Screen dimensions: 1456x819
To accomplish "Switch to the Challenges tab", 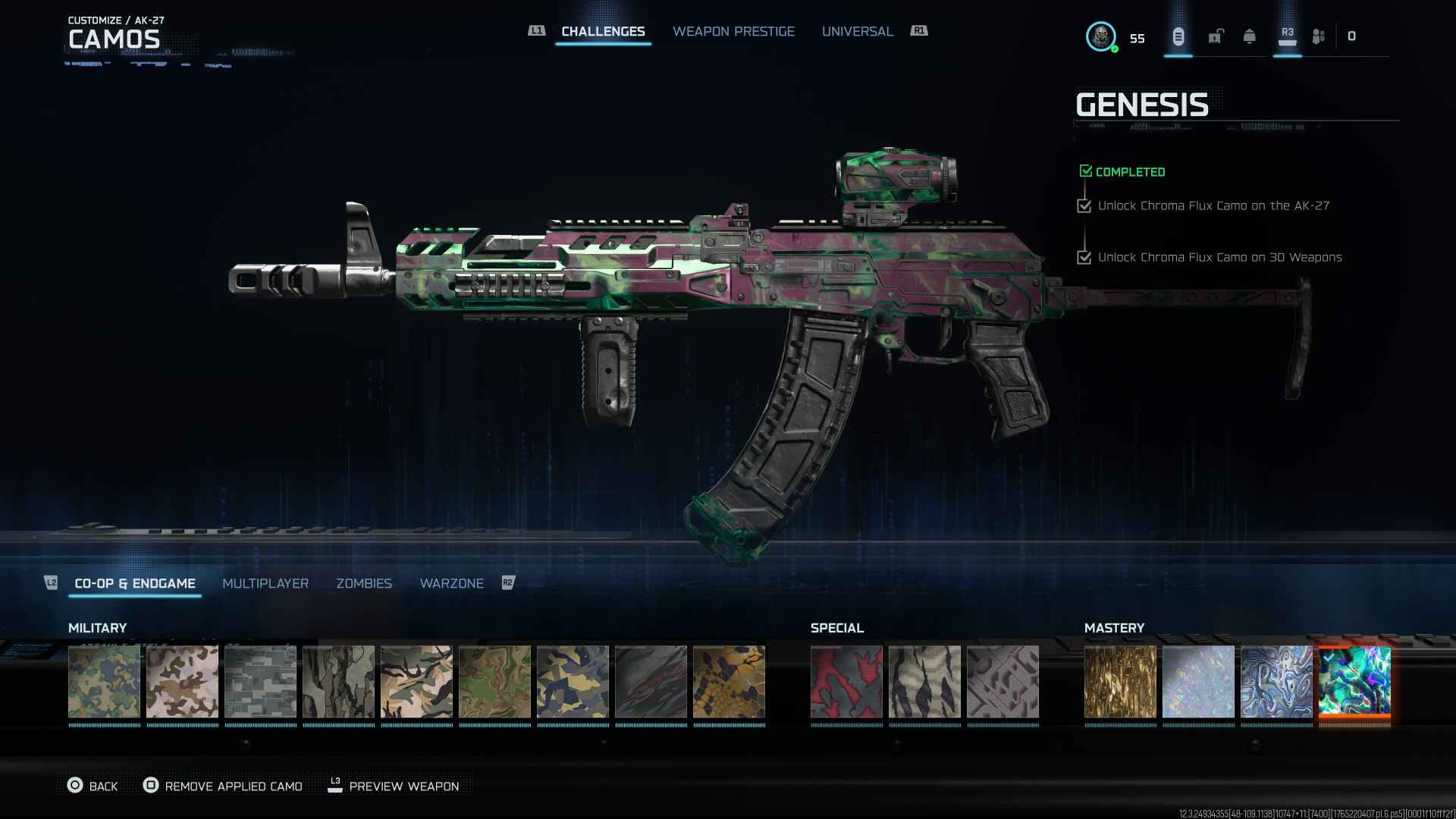I will pos(603,31).
